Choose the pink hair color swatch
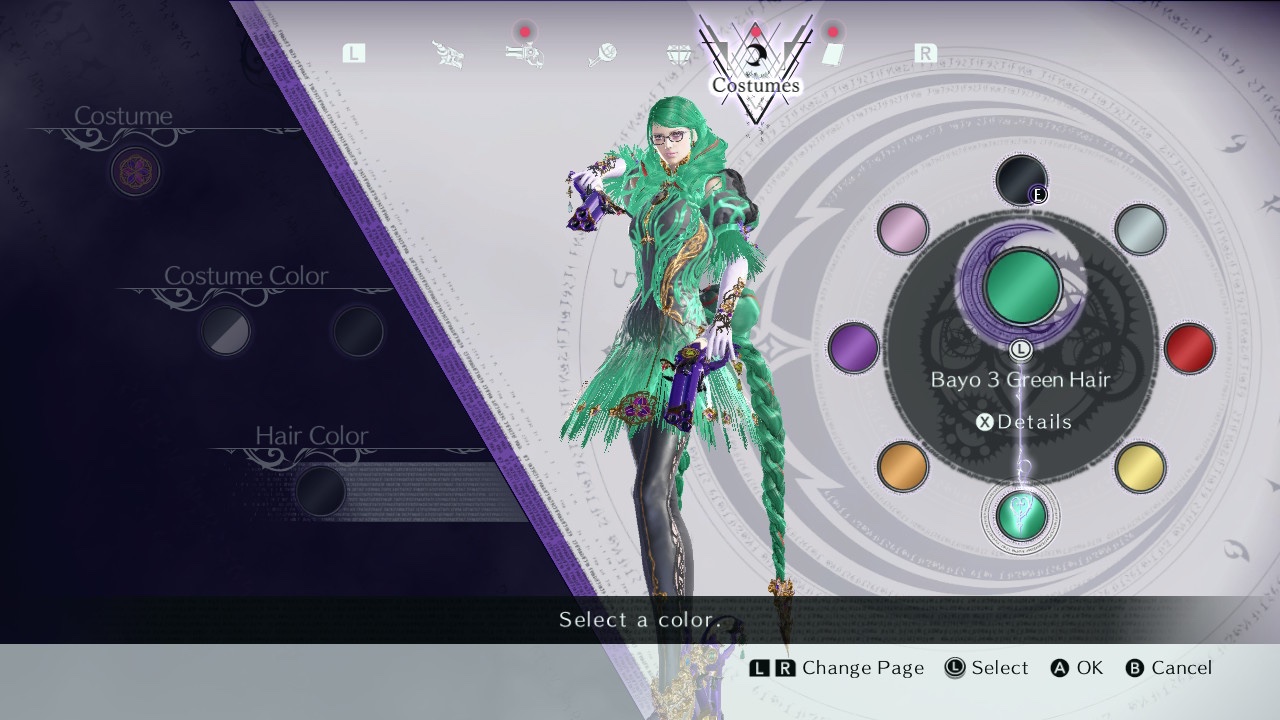The height and width of the screenshot is (720, 1280). [x=902, y=229]
